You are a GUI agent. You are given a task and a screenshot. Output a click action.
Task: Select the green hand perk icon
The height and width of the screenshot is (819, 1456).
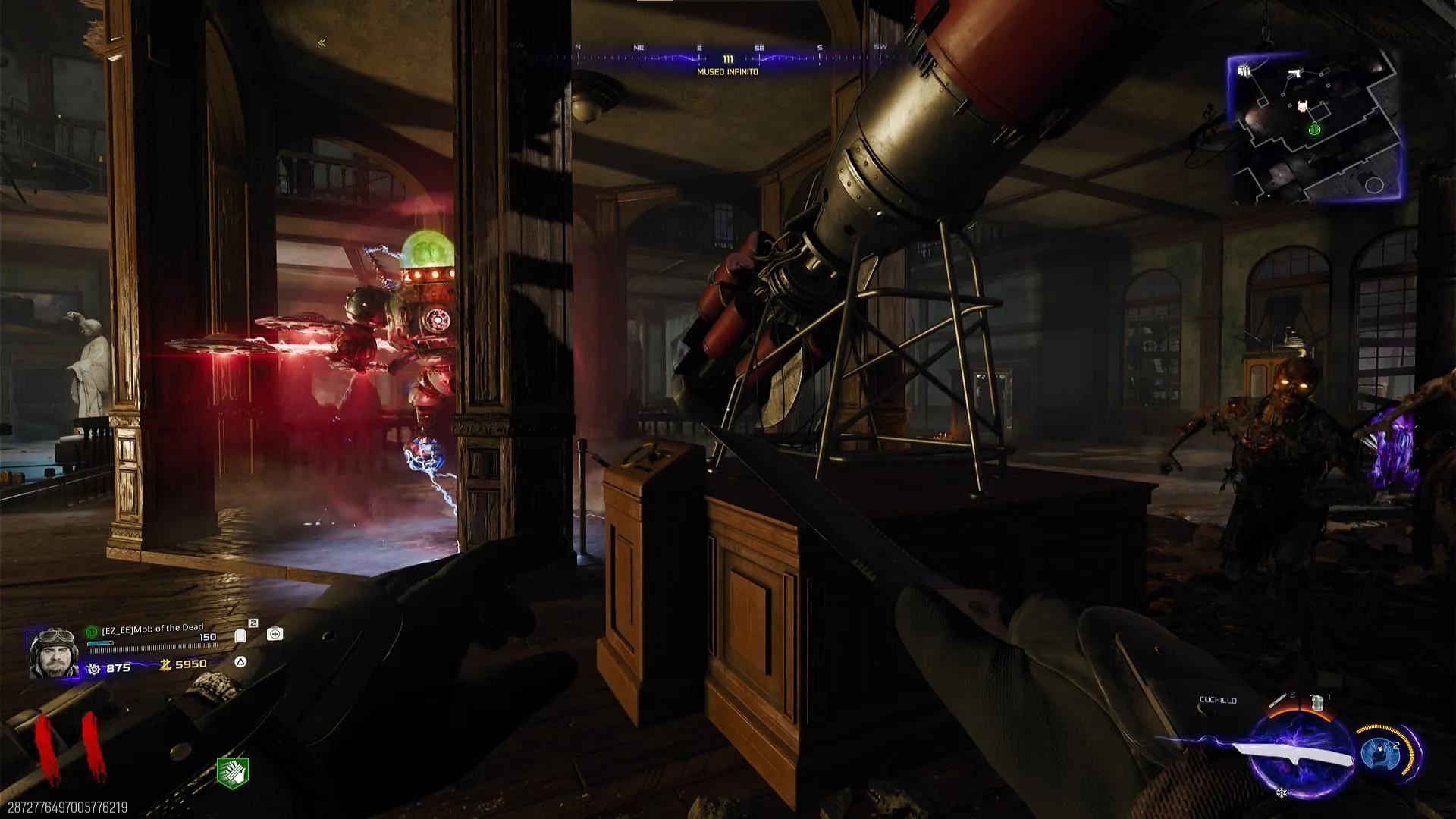click(x=233, y=772)
